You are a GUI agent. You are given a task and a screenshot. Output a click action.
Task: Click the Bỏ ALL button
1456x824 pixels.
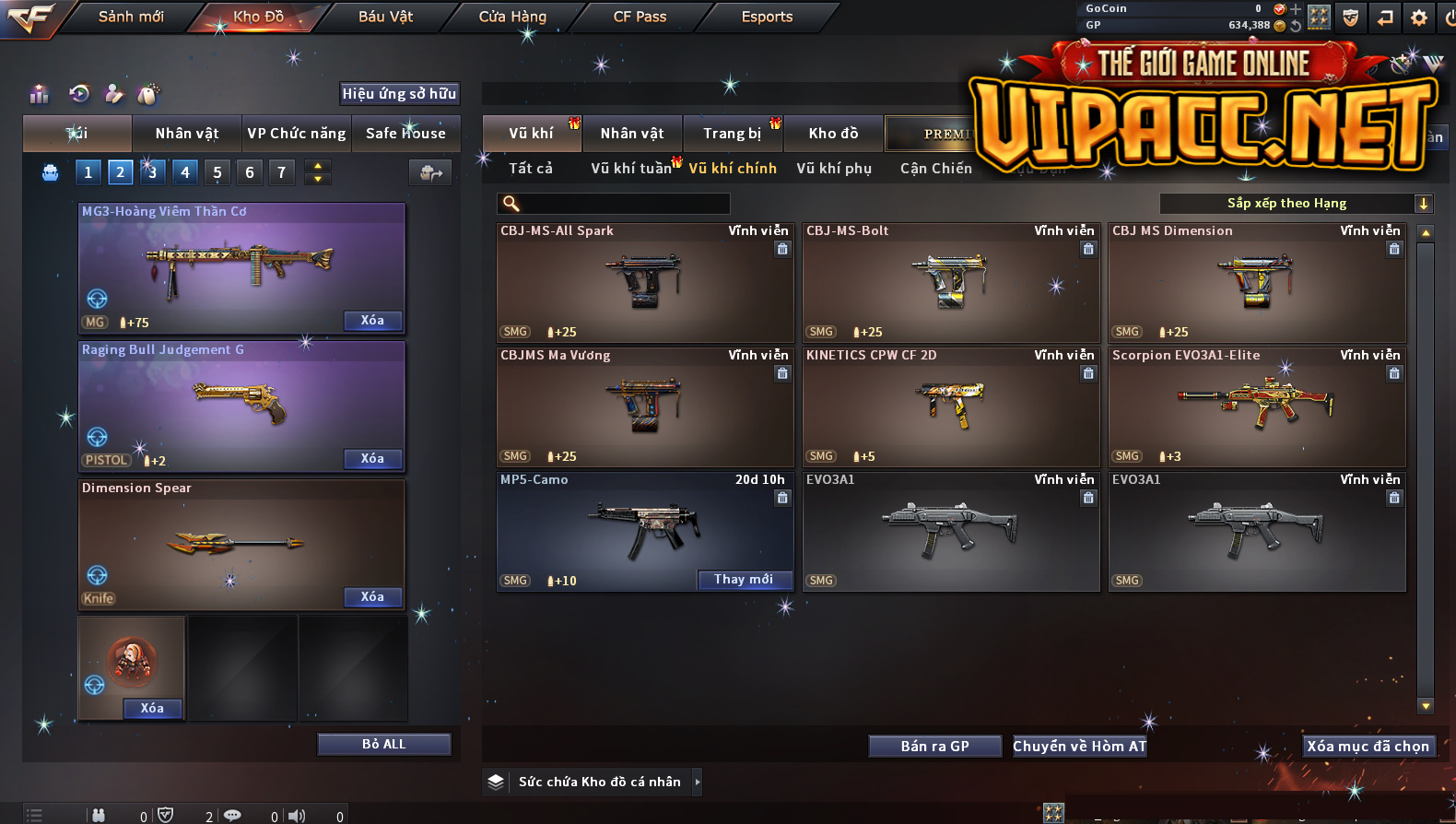point(383,745)
